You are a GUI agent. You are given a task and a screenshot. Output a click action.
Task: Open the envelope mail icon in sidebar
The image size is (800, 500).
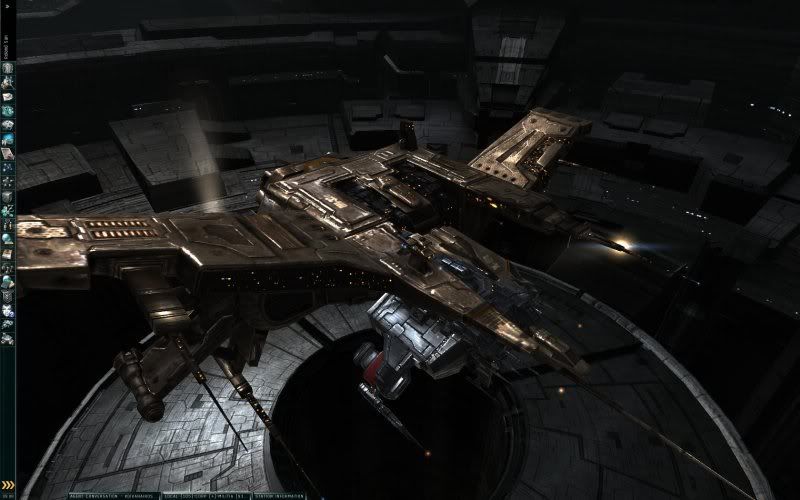point(7,95)
